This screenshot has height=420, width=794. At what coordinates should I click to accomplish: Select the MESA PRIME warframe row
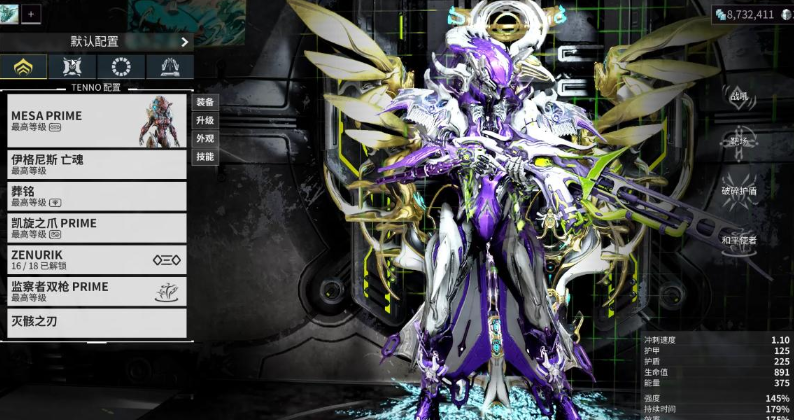pos(97,121)
